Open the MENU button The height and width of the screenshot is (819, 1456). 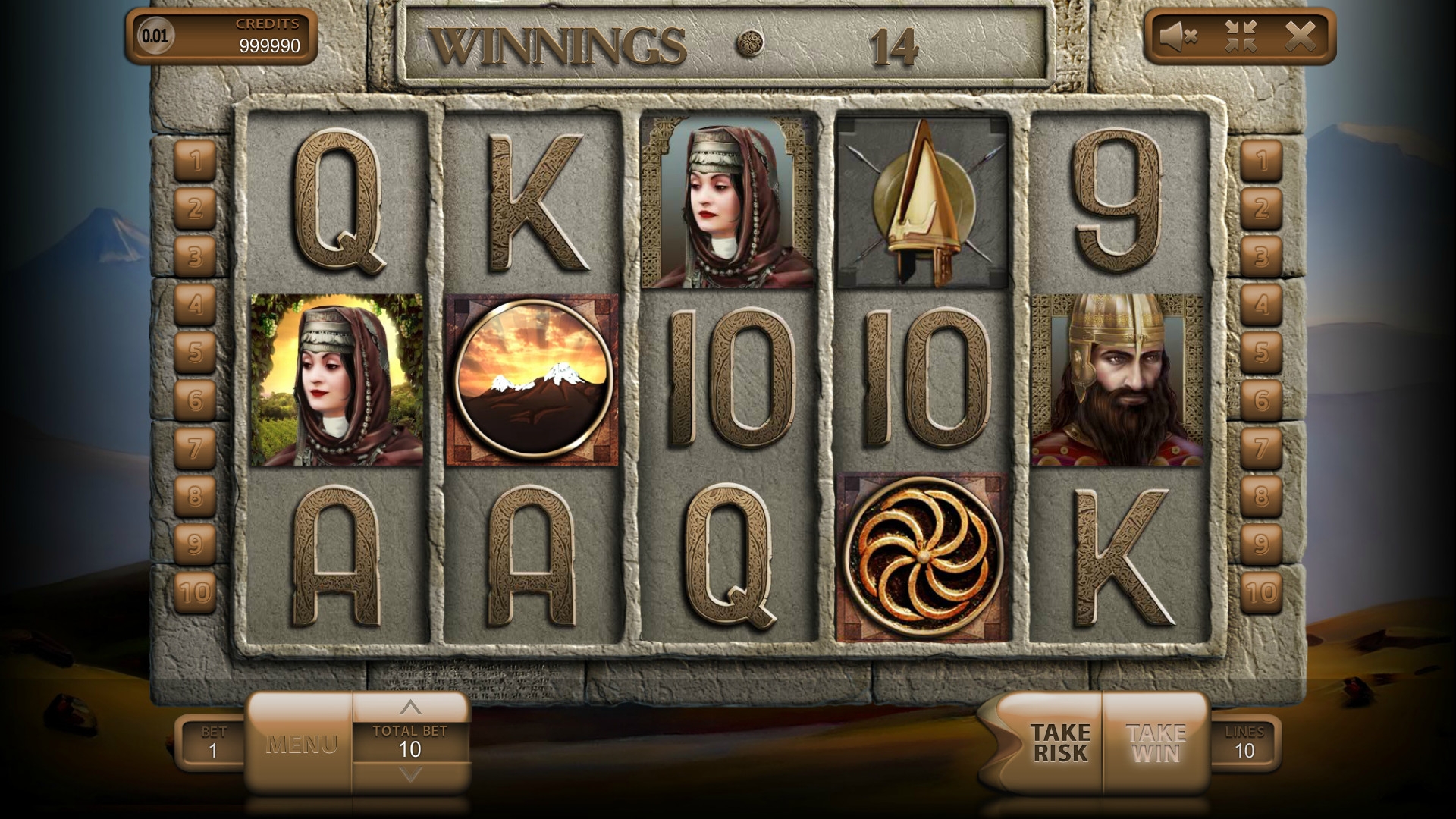pyautogui.click(x=300, y=744)
